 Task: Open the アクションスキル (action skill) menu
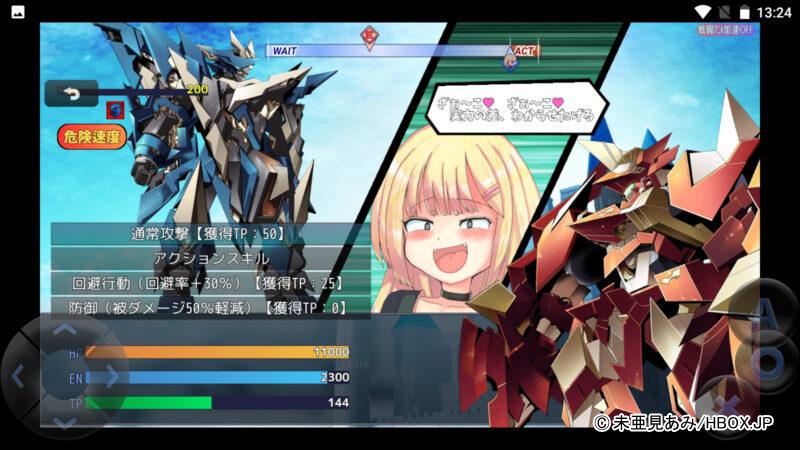[x=208, y=259]
